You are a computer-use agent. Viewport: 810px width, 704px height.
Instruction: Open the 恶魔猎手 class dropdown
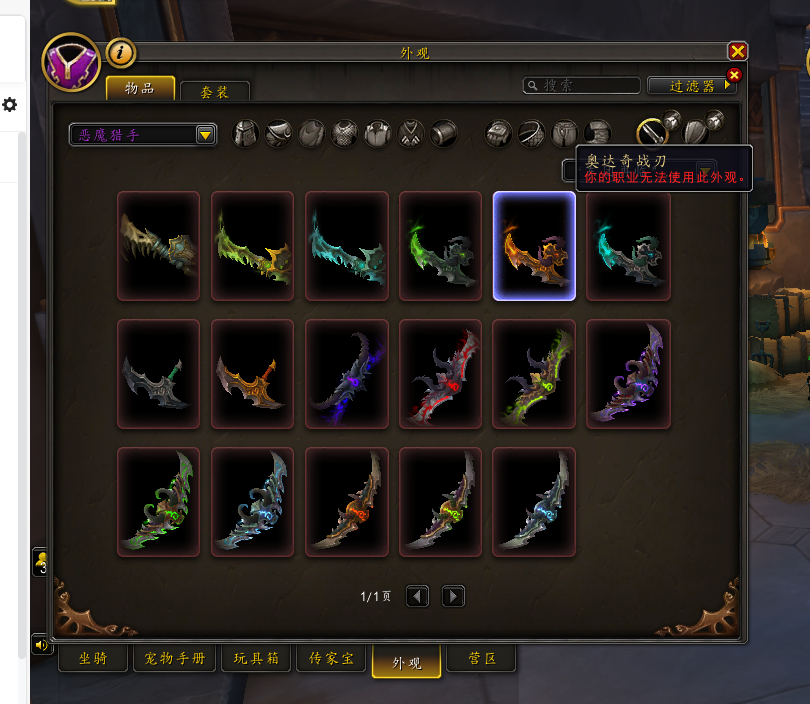pyautogui.click(x=205, y=134)
